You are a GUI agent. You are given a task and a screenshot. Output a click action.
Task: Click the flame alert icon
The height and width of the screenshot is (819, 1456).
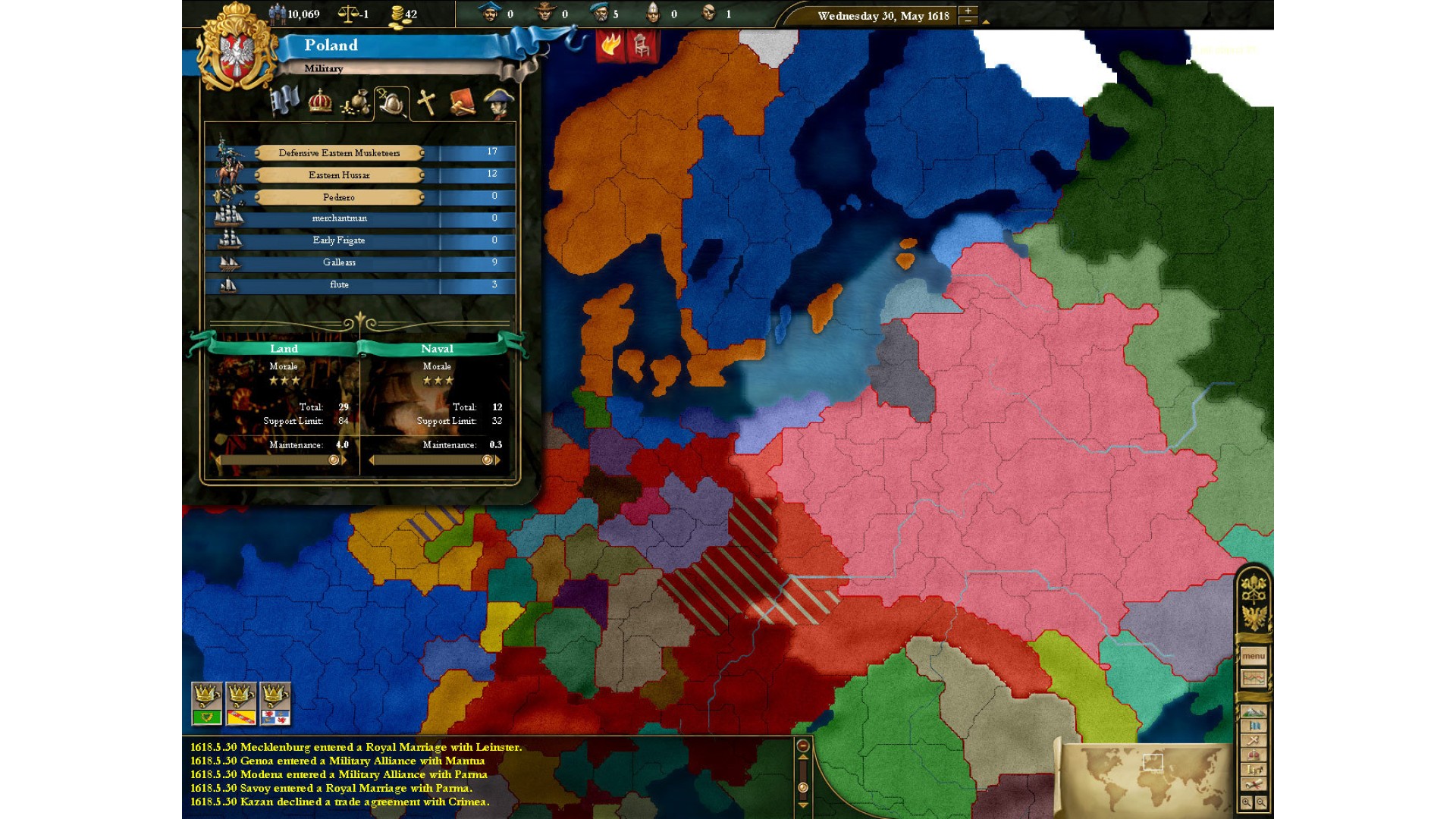[610, 45]
